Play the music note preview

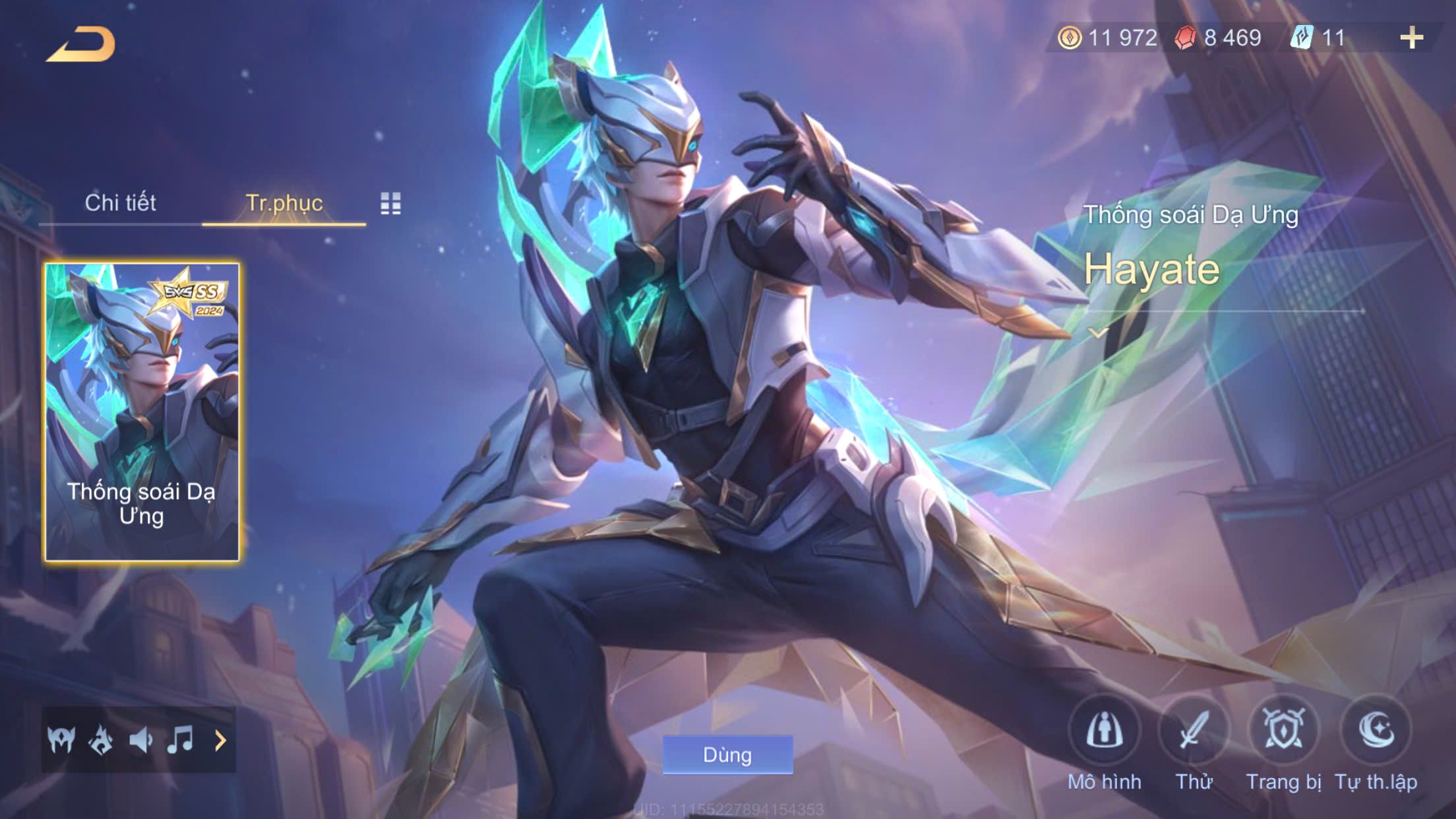tap(180, 741)
